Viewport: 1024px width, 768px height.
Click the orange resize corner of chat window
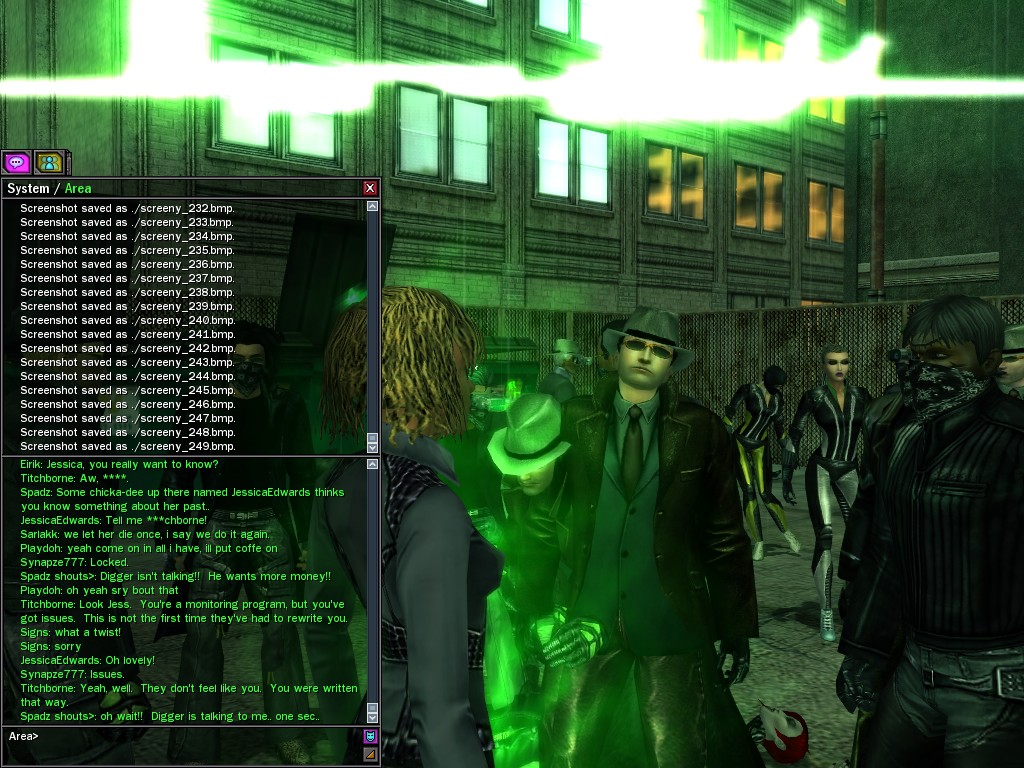(x=370, y=755)
